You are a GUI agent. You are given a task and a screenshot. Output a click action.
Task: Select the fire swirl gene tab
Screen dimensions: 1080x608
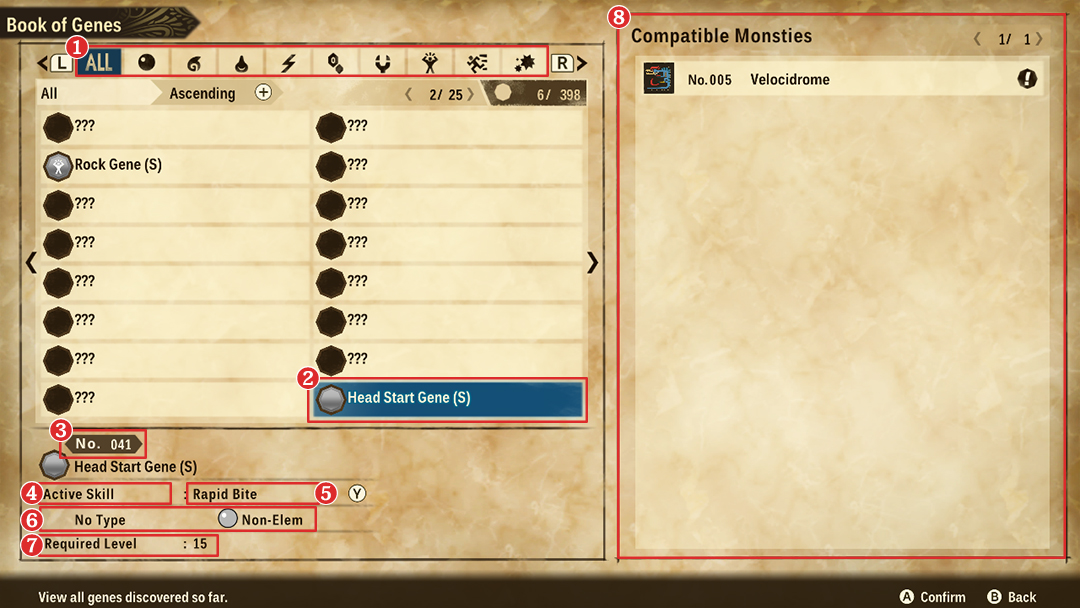[x=194, y=63]
